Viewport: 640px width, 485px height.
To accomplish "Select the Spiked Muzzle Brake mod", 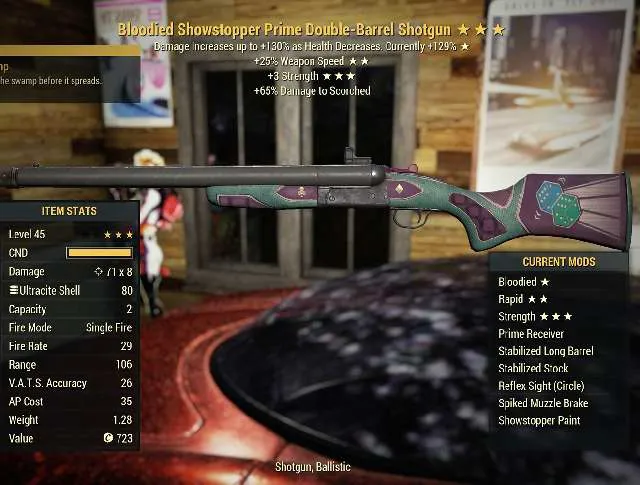I will 543,403.
